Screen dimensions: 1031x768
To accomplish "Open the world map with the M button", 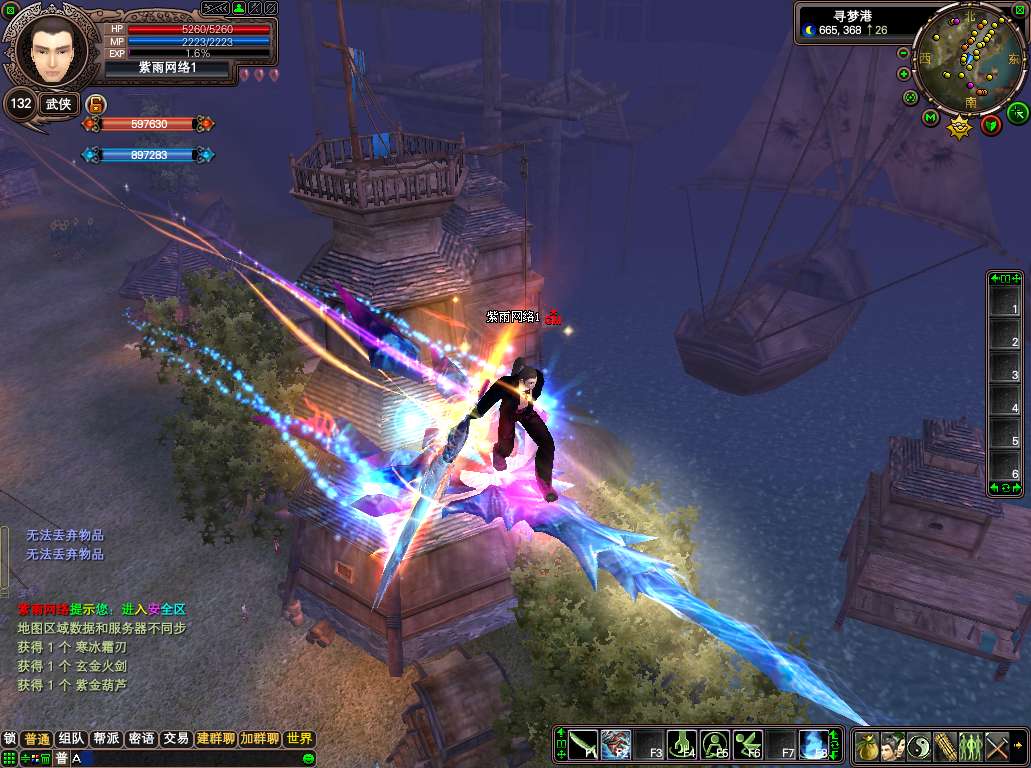I will pyautogui.click(x=930, y=119).
